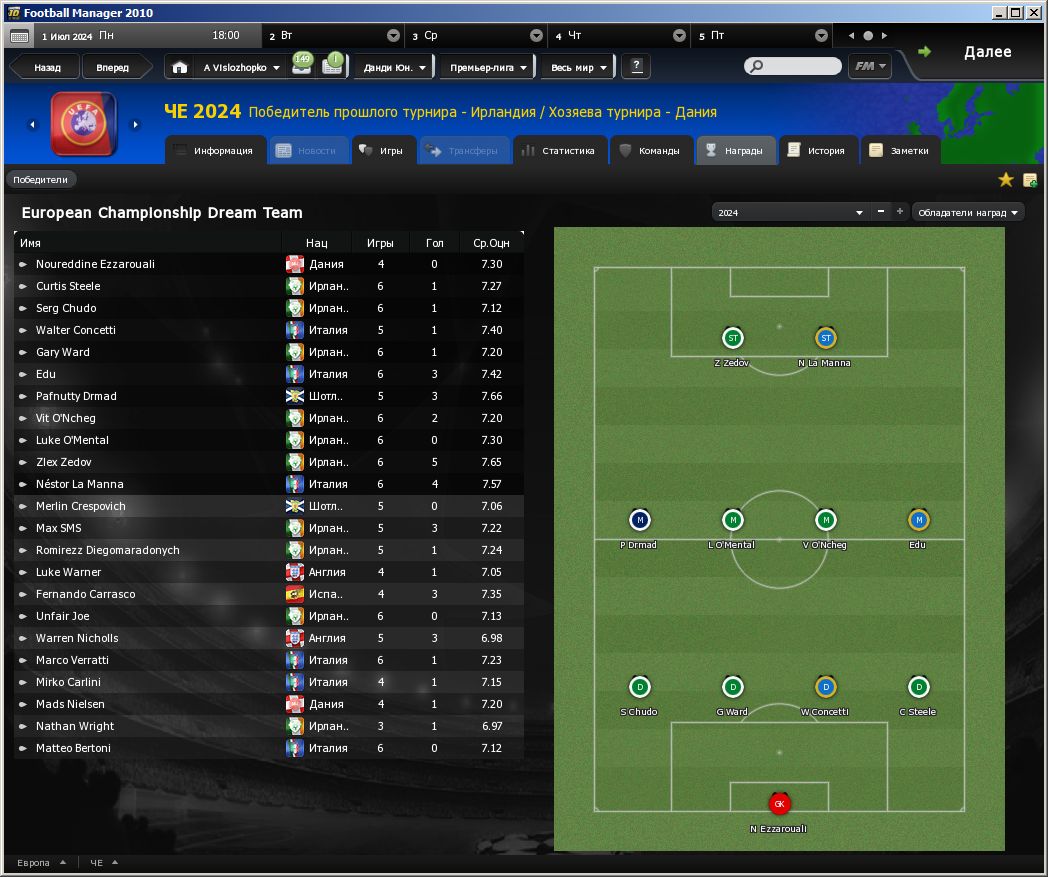Viewport: 1048px width, 877px height.
Task: Go forward with the Вперед button
Action: point(112,68)
